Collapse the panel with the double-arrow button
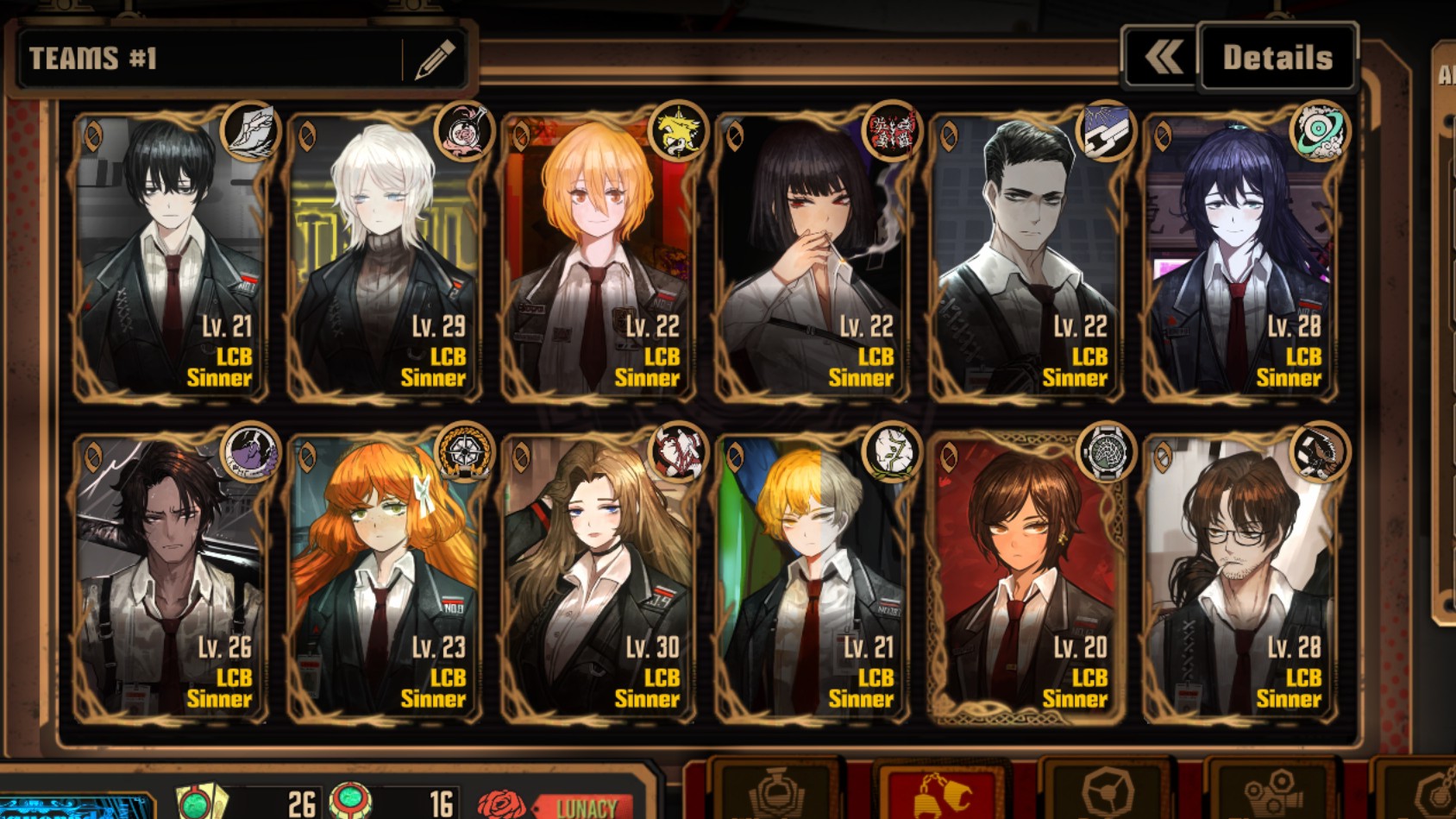This screenshot has width=1456, height=819. [1161, 57]
